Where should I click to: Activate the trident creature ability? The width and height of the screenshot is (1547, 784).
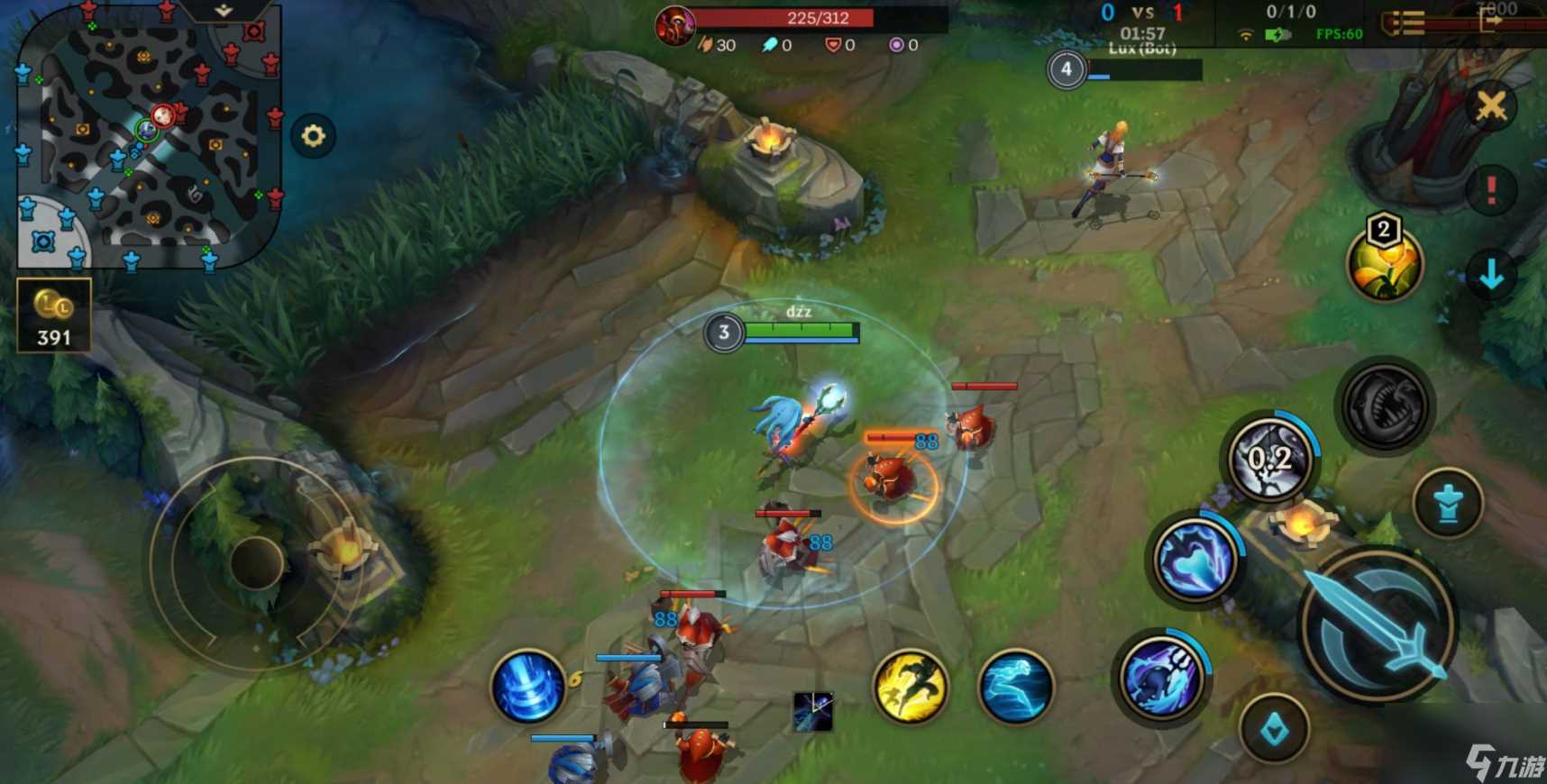[1162, 676]
